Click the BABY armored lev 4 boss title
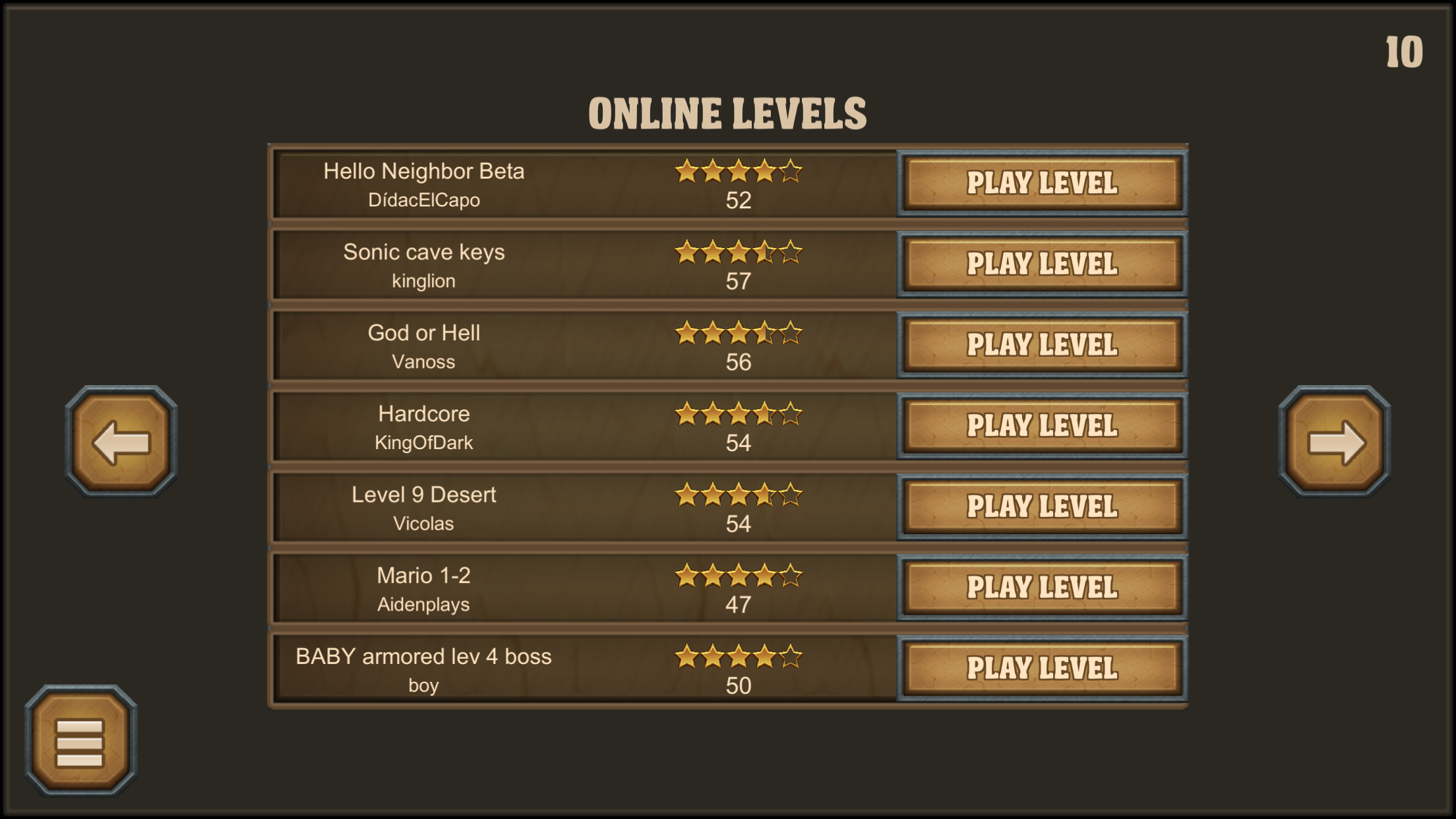This screenshot has height=819, width=1456. (424, 656)
